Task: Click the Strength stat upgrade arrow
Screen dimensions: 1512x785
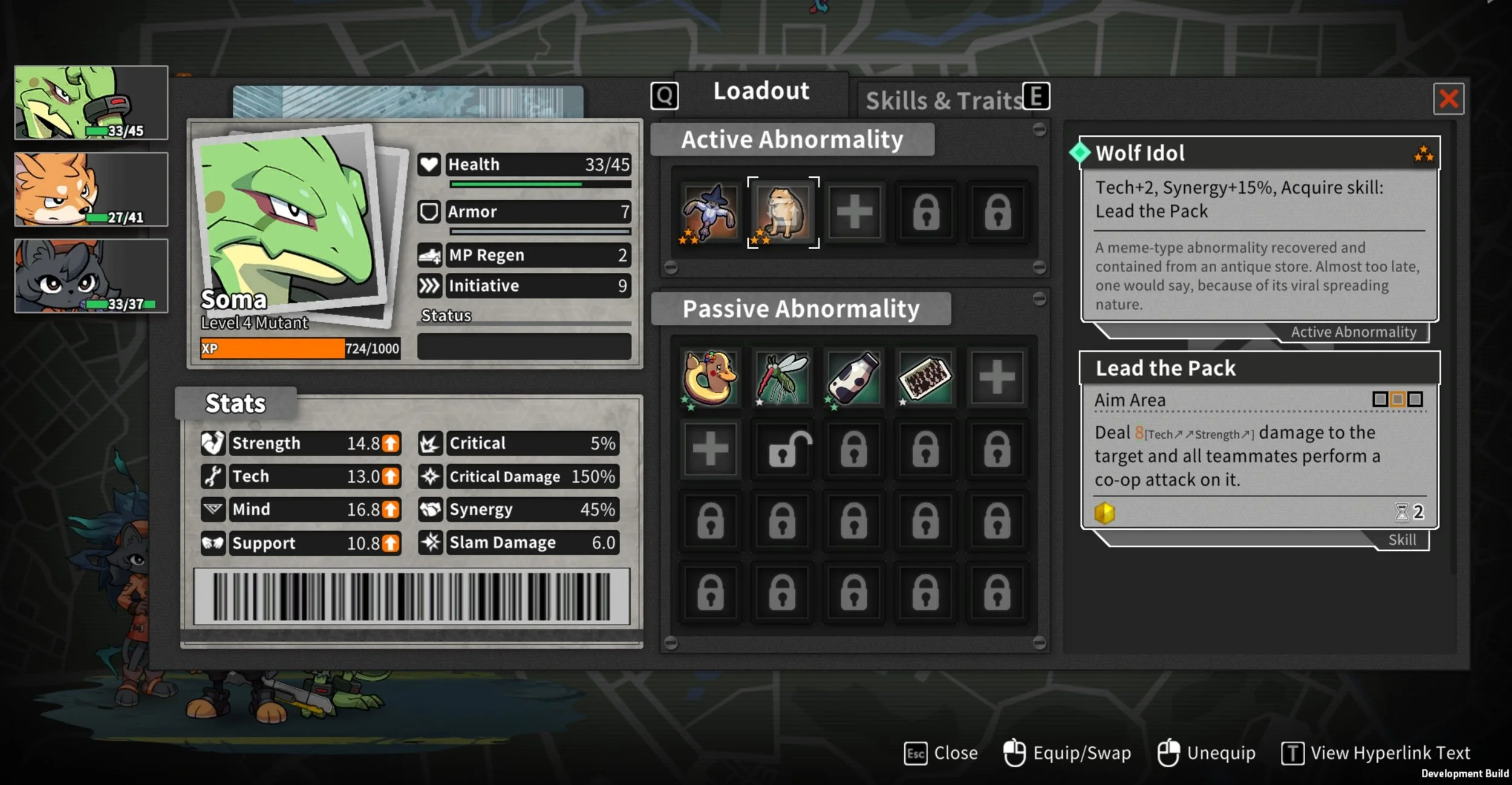Action: [391, 443]
